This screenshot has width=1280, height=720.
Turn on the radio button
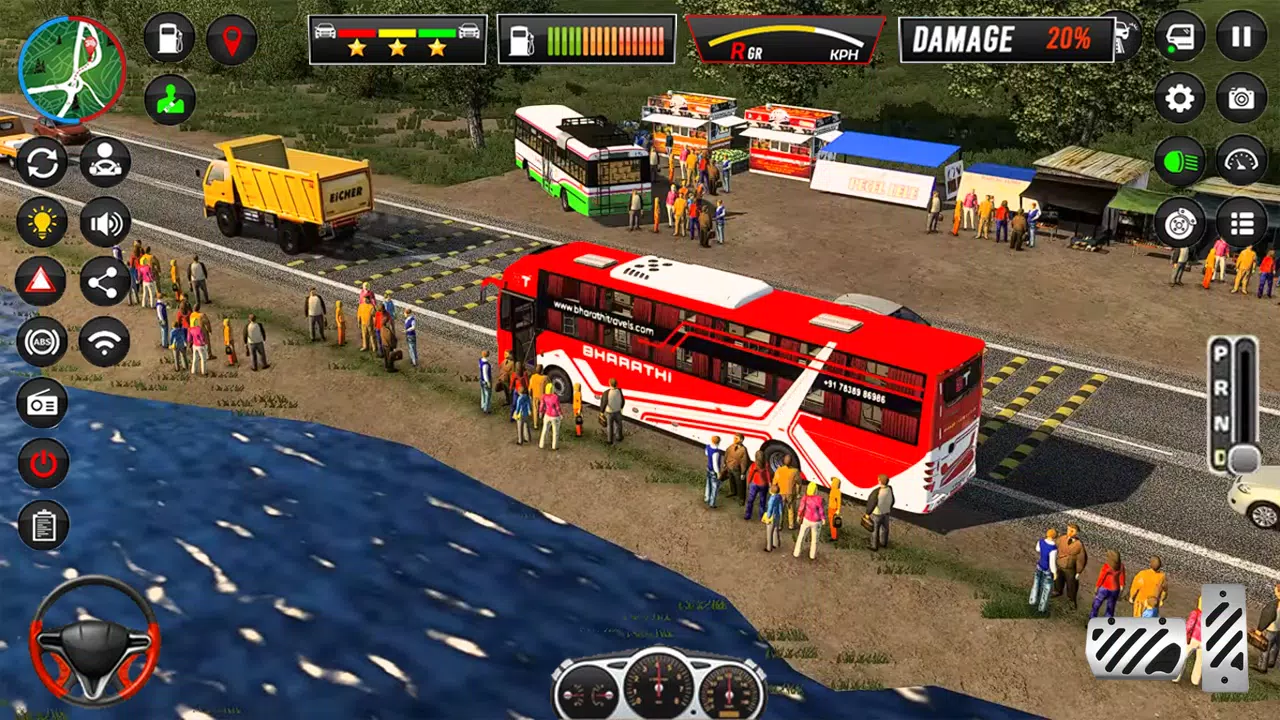(42, 403)
